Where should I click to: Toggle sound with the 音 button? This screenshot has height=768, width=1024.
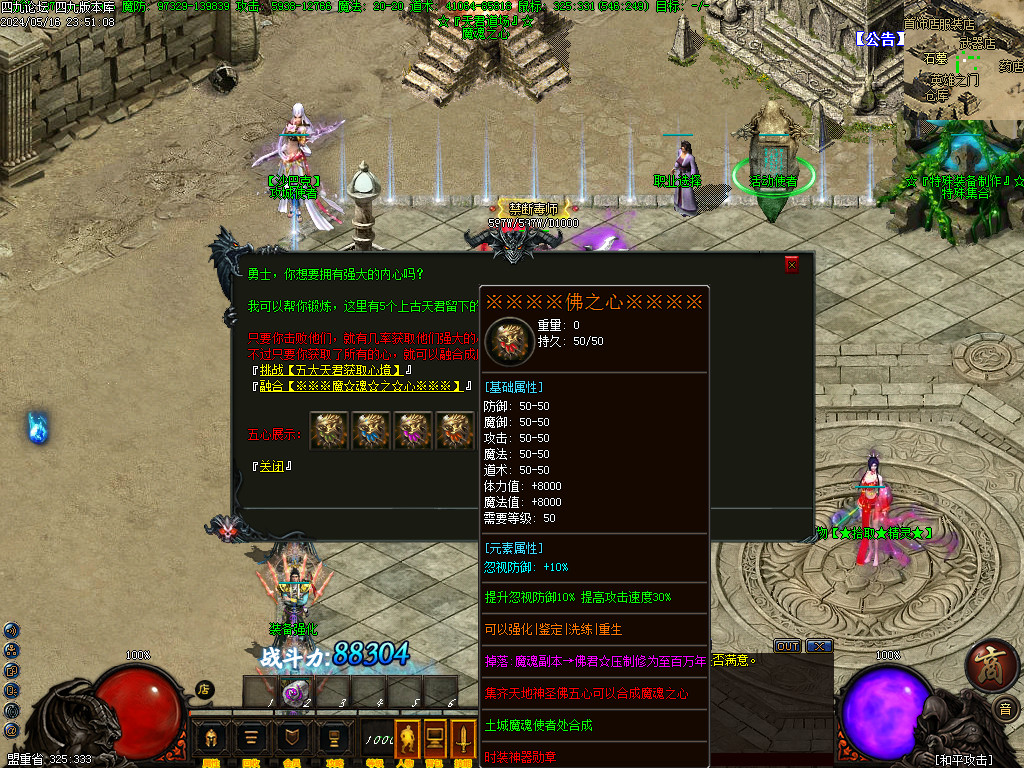pos(1004,709)
